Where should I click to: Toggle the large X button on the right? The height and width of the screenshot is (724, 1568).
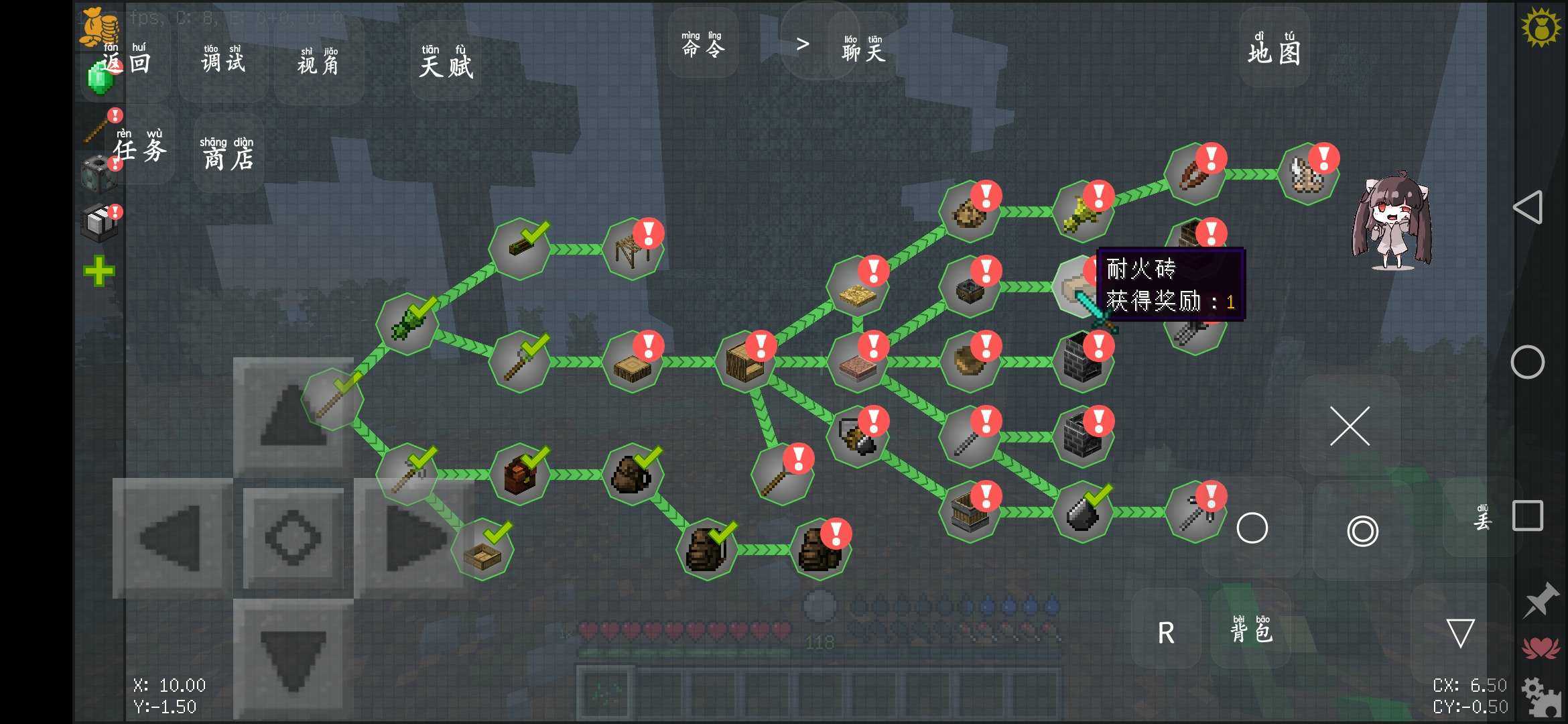(1350, 426)
